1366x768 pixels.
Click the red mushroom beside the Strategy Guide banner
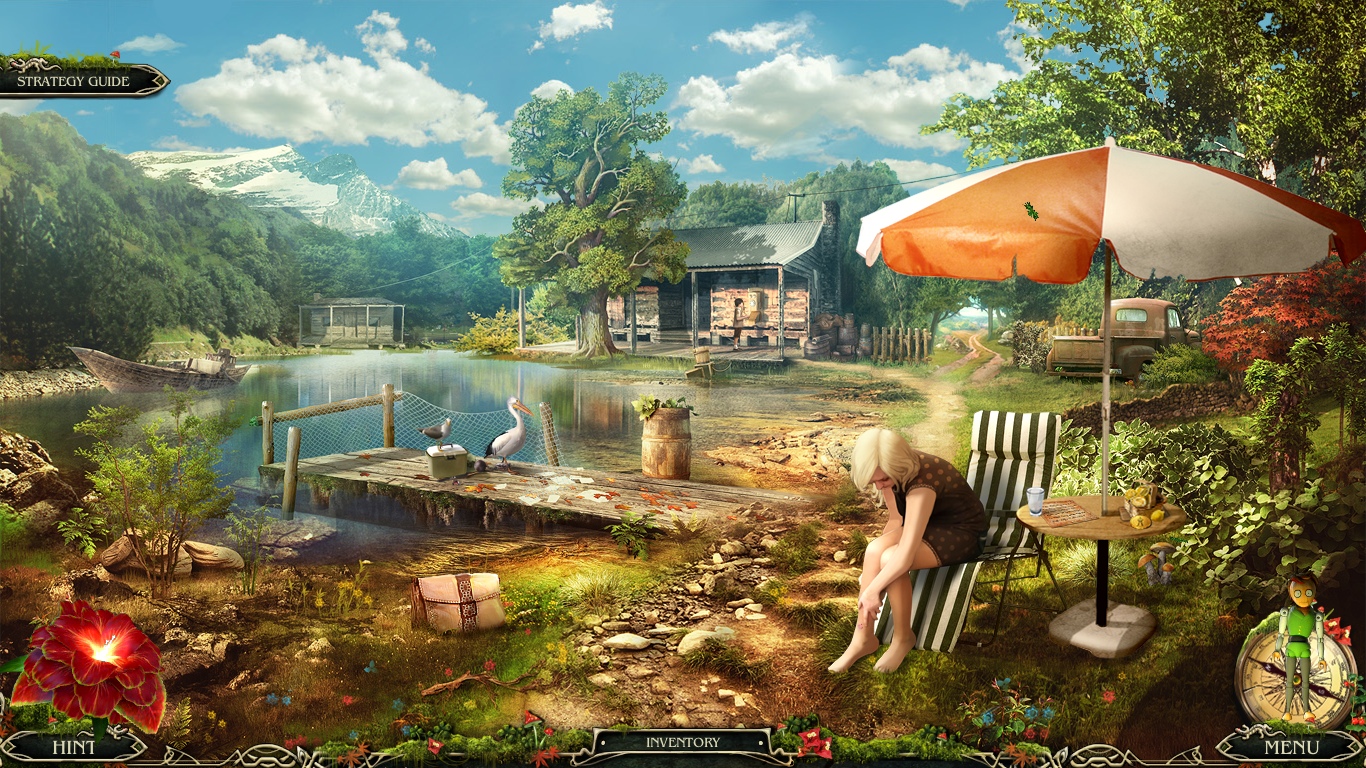click(116, 56)
